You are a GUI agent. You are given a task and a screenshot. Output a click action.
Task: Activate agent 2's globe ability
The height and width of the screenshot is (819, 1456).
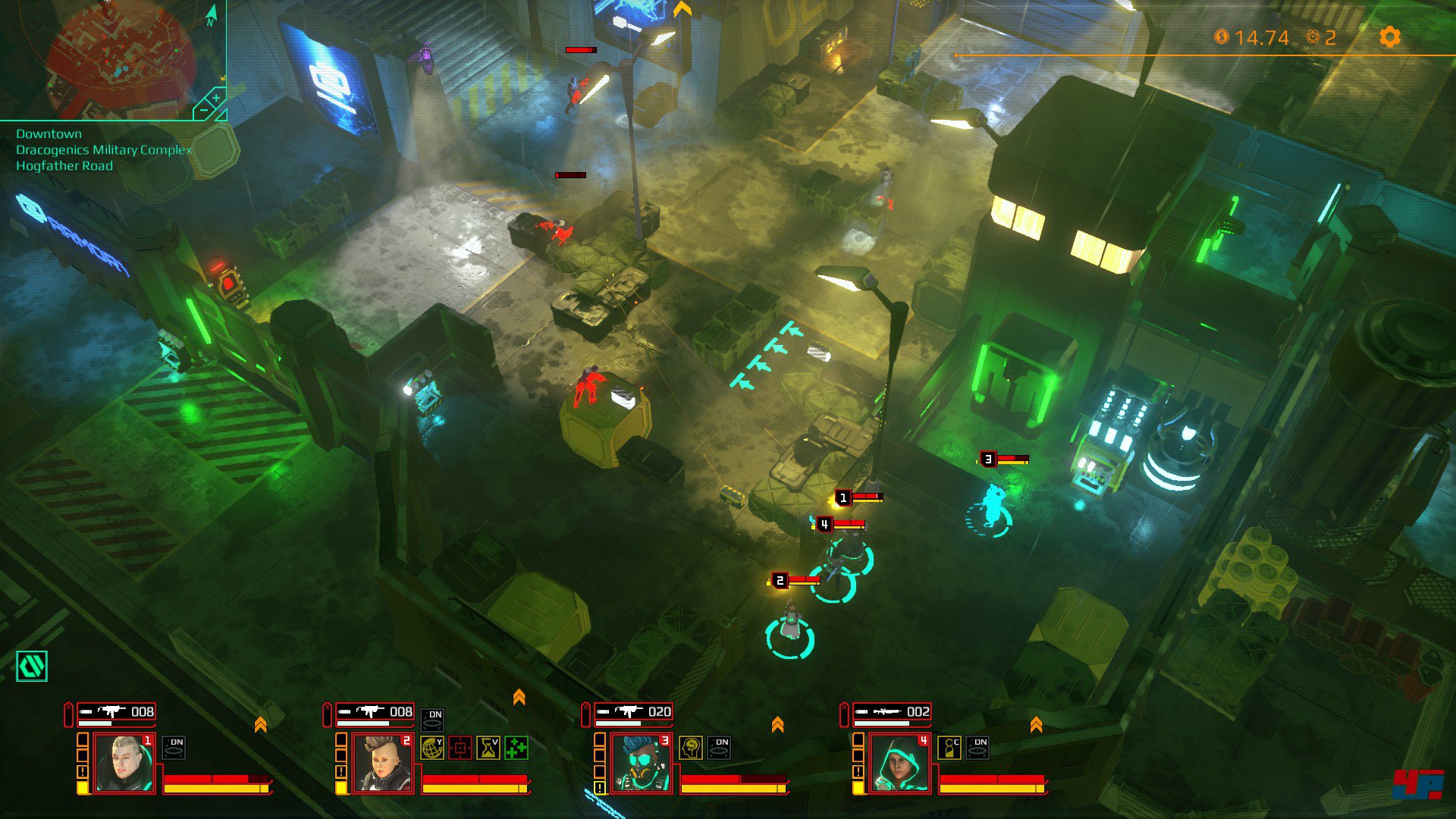[x=431, y=748]
